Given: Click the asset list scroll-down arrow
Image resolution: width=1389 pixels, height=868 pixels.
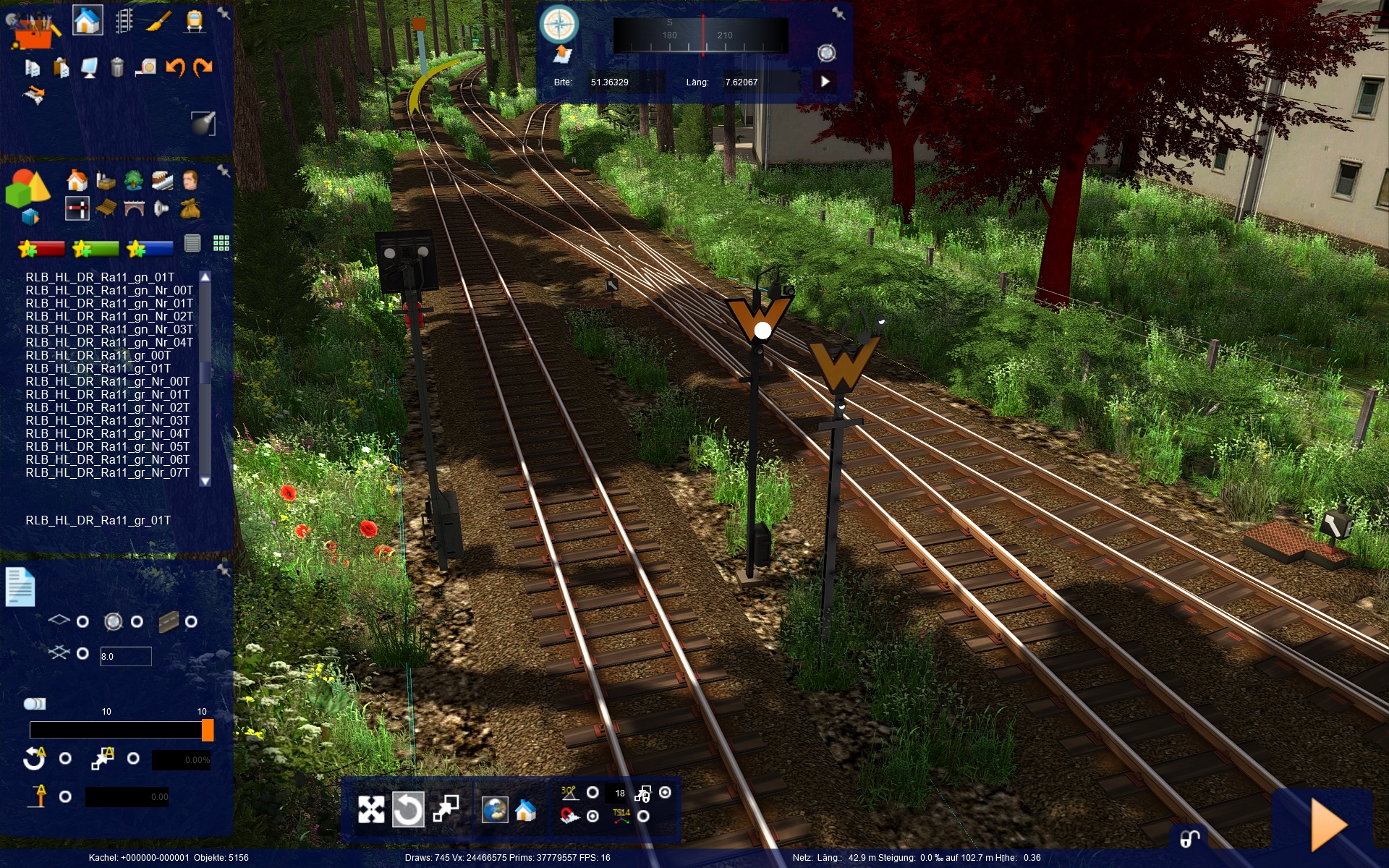Looking at the screenshot, I should click(205, 481).
